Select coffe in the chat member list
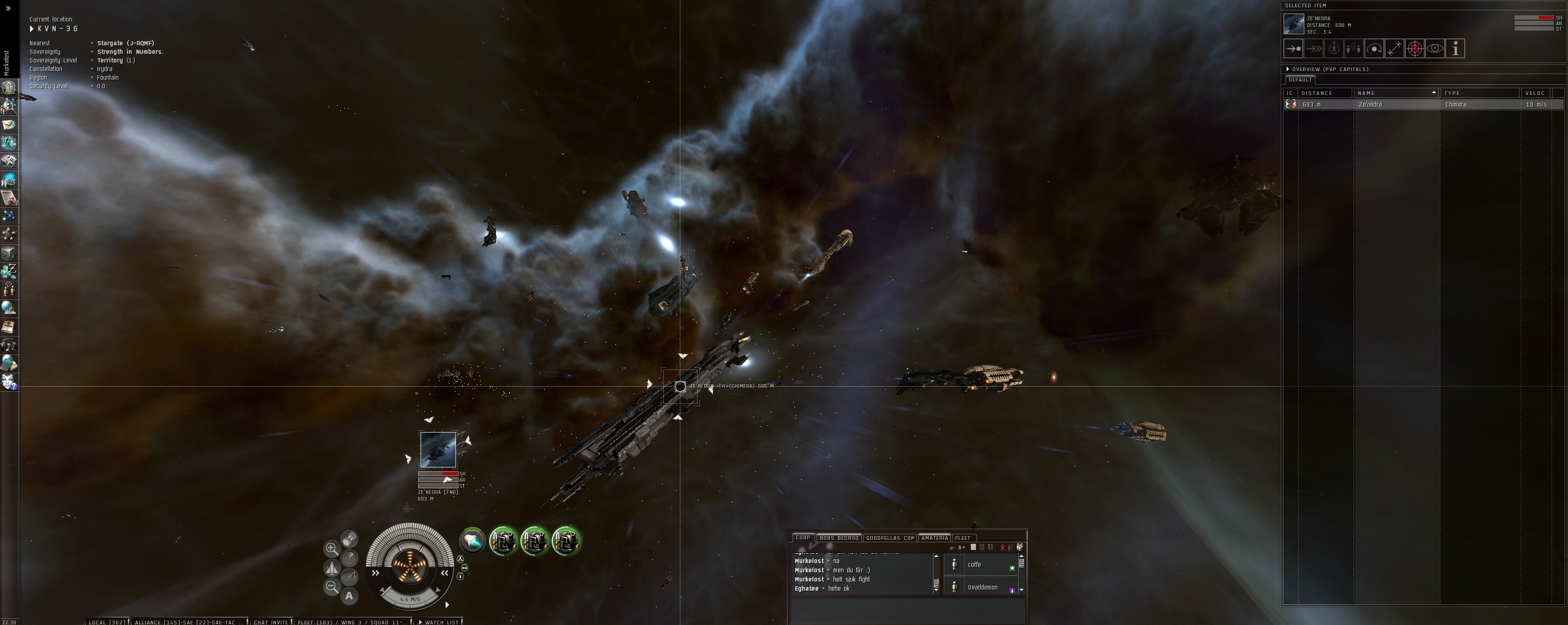Screen dimensions: 1568x625 point(975,565)
